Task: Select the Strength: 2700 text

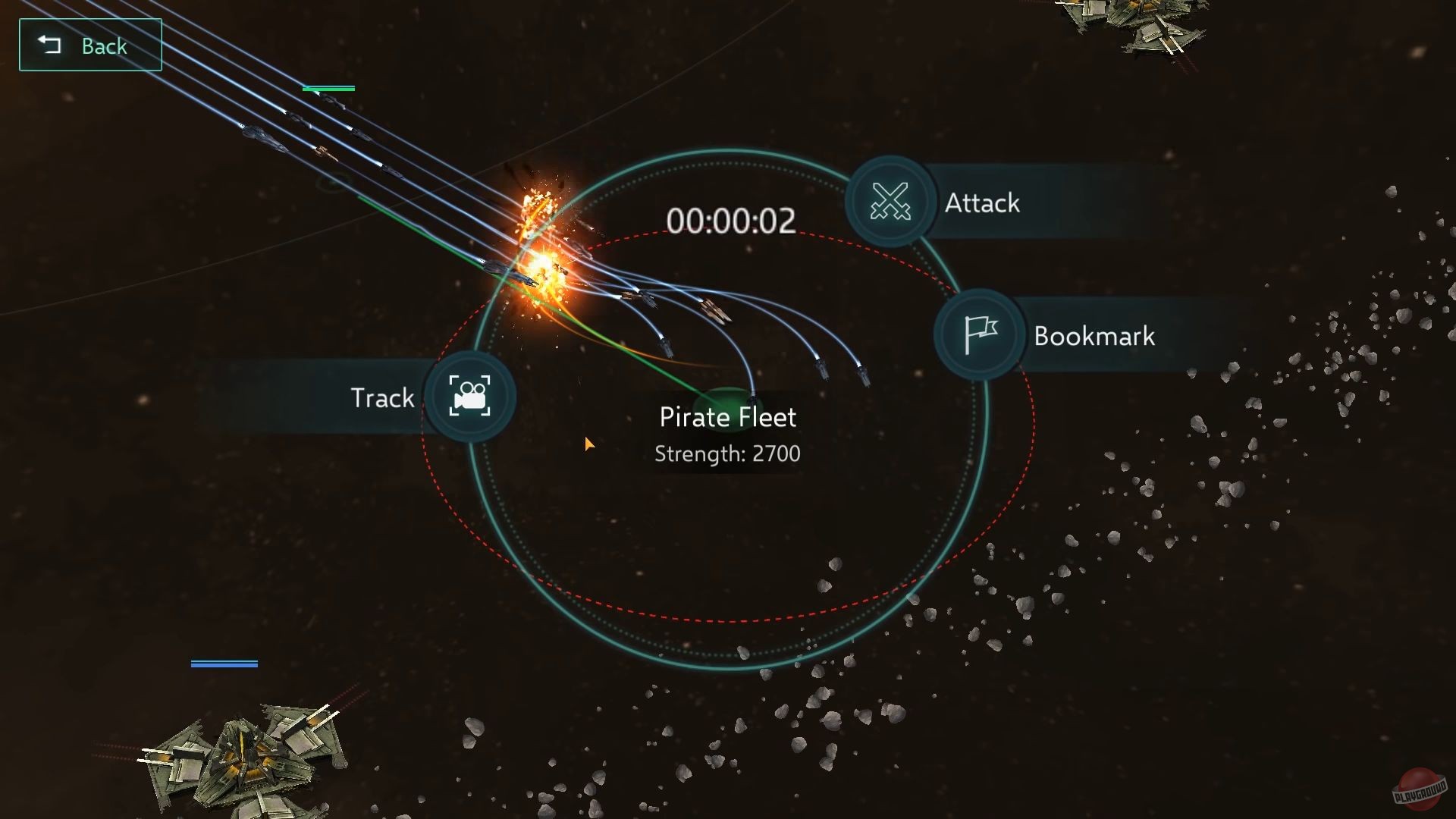Action: 726,453
